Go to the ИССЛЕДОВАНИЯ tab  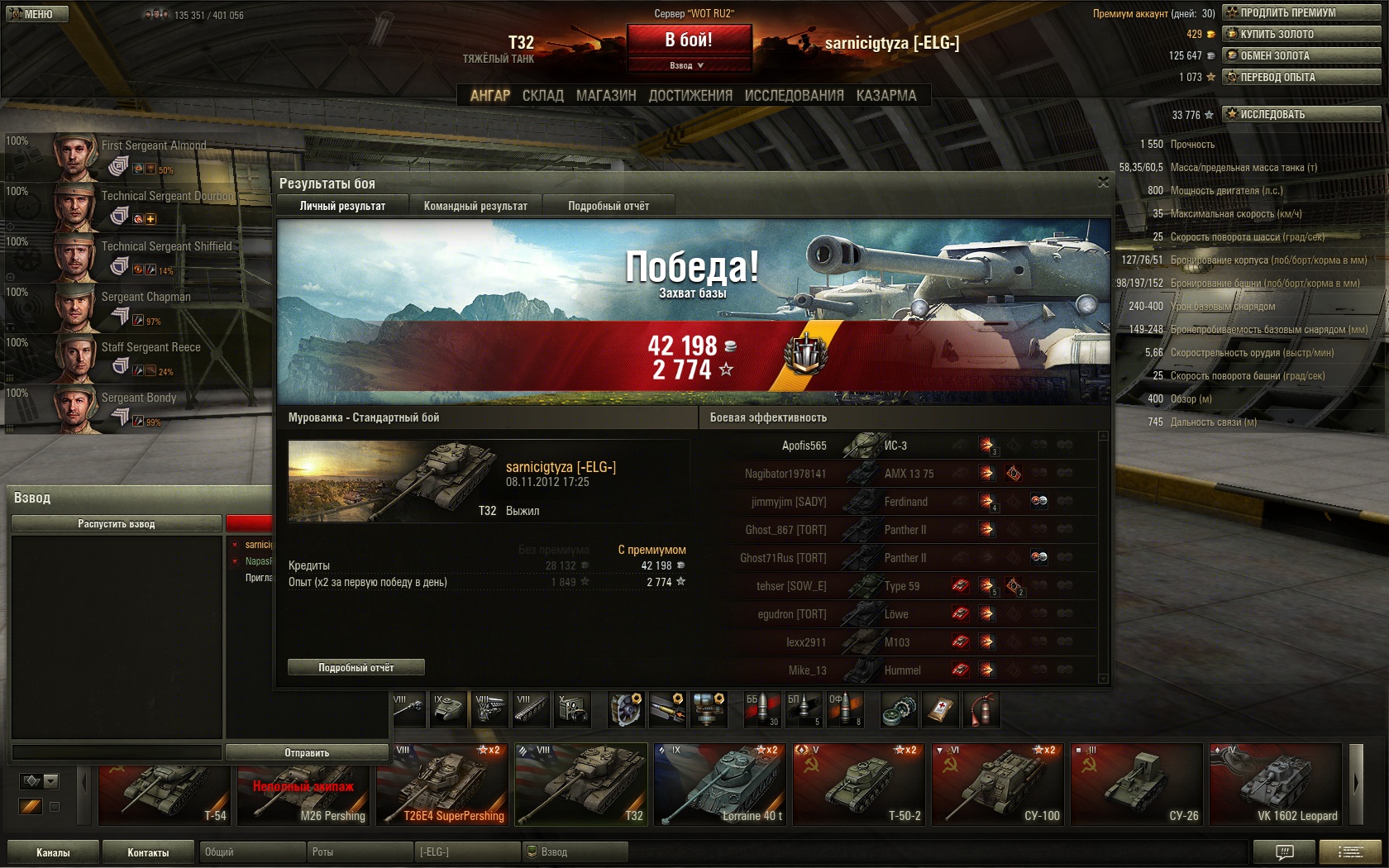click(x=794, y=96)
